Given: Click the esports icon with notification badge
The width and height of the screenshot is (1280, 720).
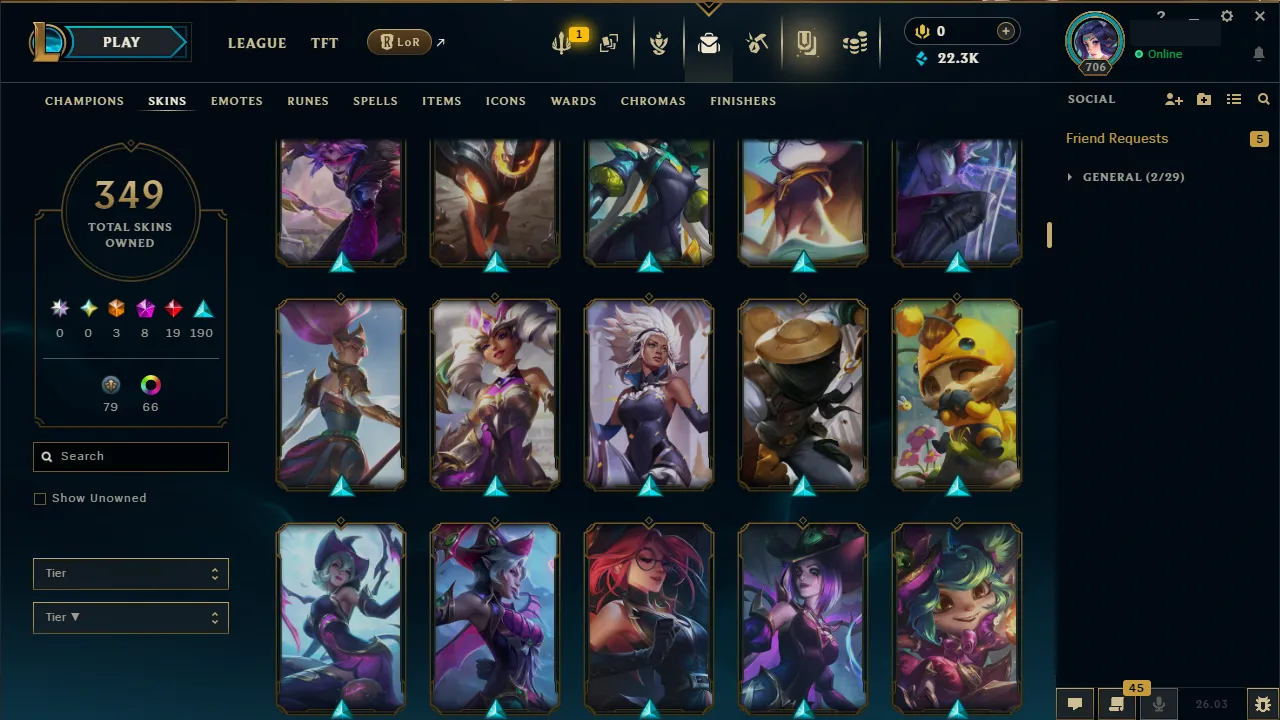Looking at the screenshot, I should click(x=562, y=43).
